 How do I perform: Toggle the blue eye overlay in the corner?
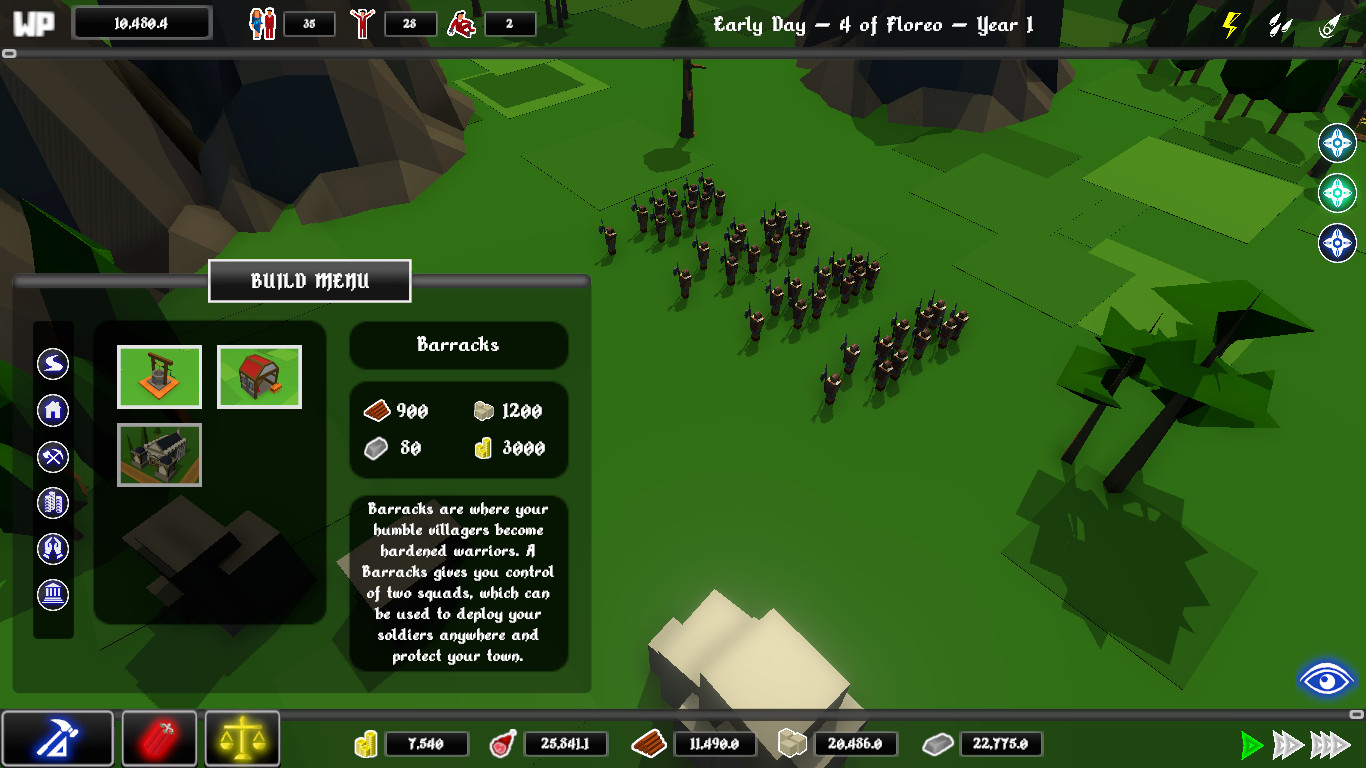click(1327, 679)
